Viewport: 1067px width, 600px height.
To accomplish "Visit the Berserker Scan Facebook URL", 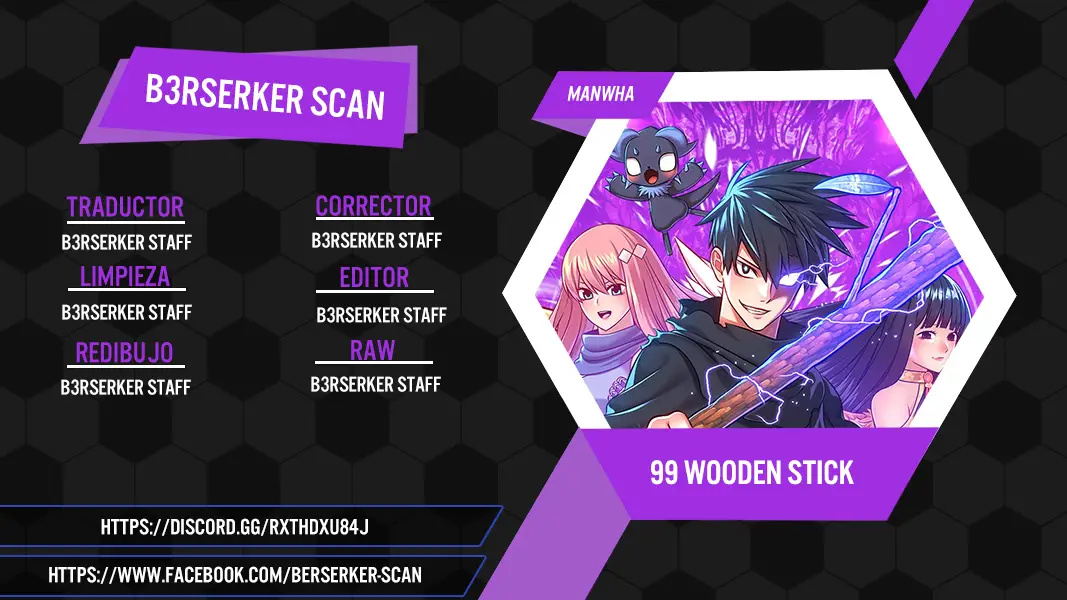I will click(x=235, y=575).
